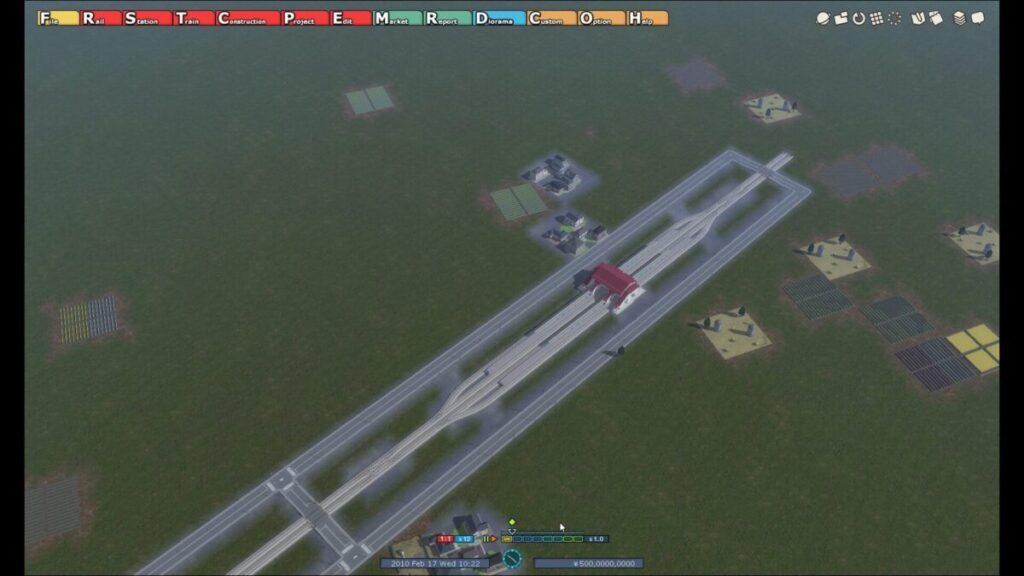Open the Custom menu
The height and width of the screenshot is (576, 1024).
coord(551,18)
